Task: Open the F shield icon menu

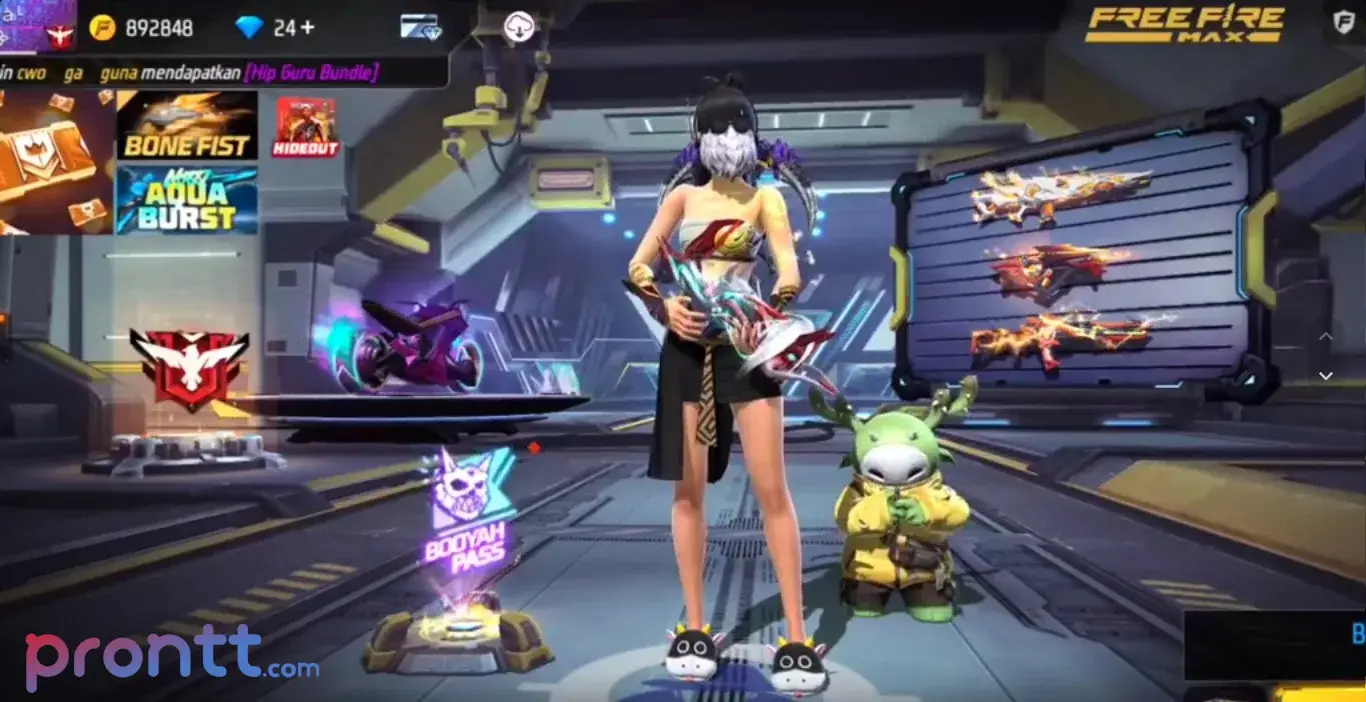Action: 1344,22
